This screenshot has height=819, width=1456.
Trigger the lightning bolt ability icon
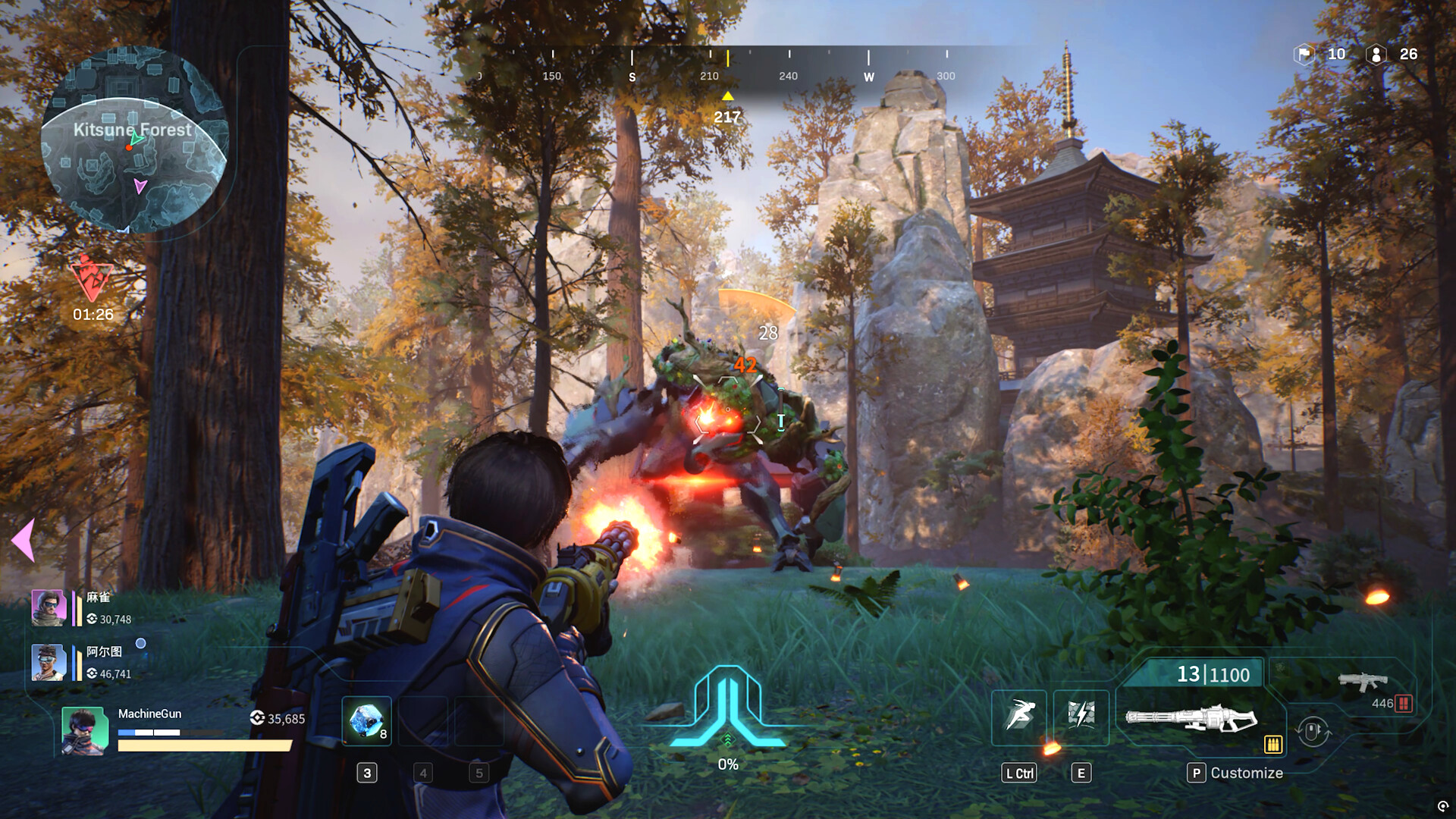point(1081,717)
